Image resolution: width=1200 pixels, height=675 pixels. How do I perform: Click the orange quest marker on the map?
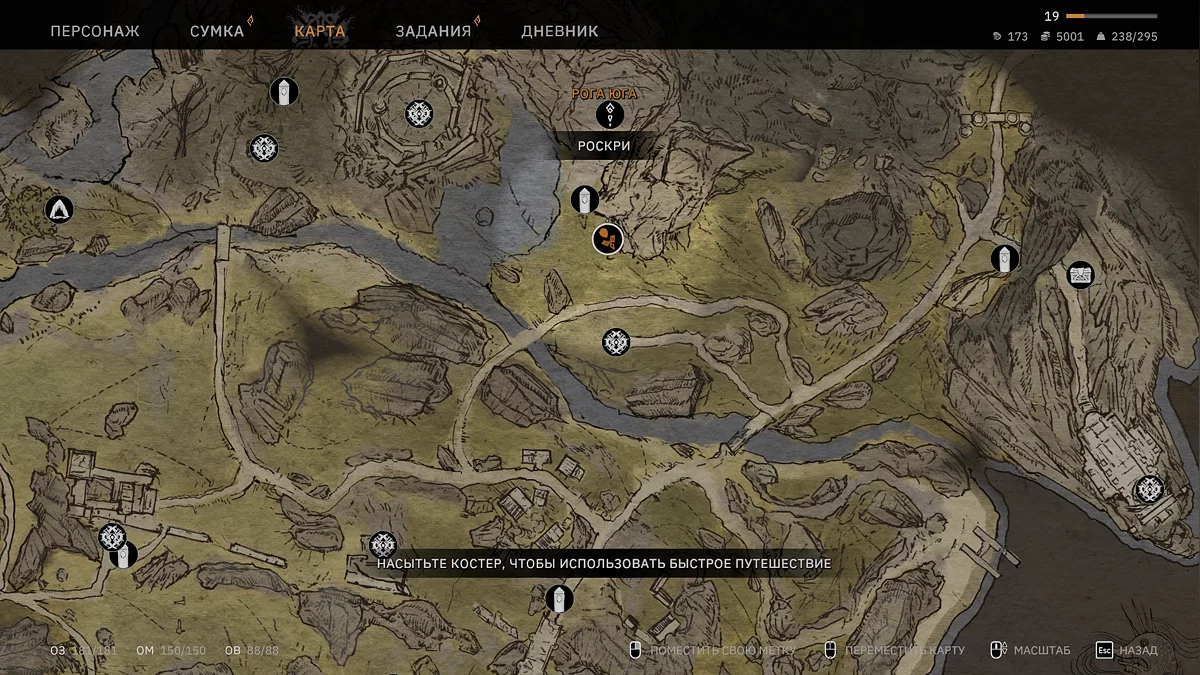pyautogui.click(x=608, y=239)
